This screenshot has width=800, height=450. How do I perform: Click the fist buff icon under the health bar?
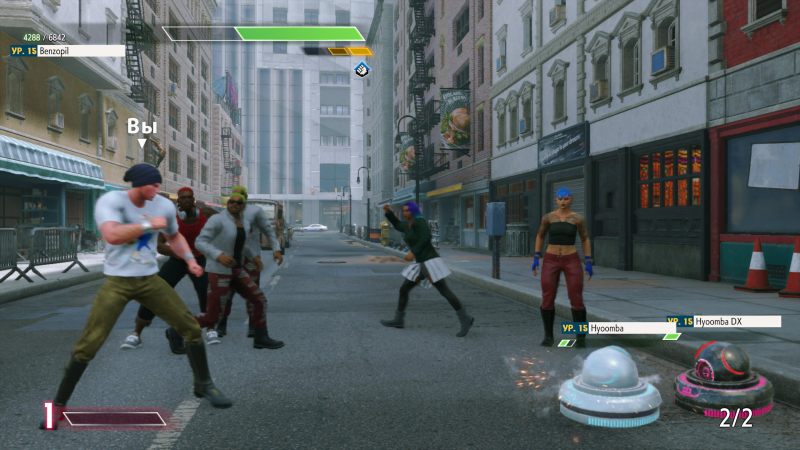(362, 68)
